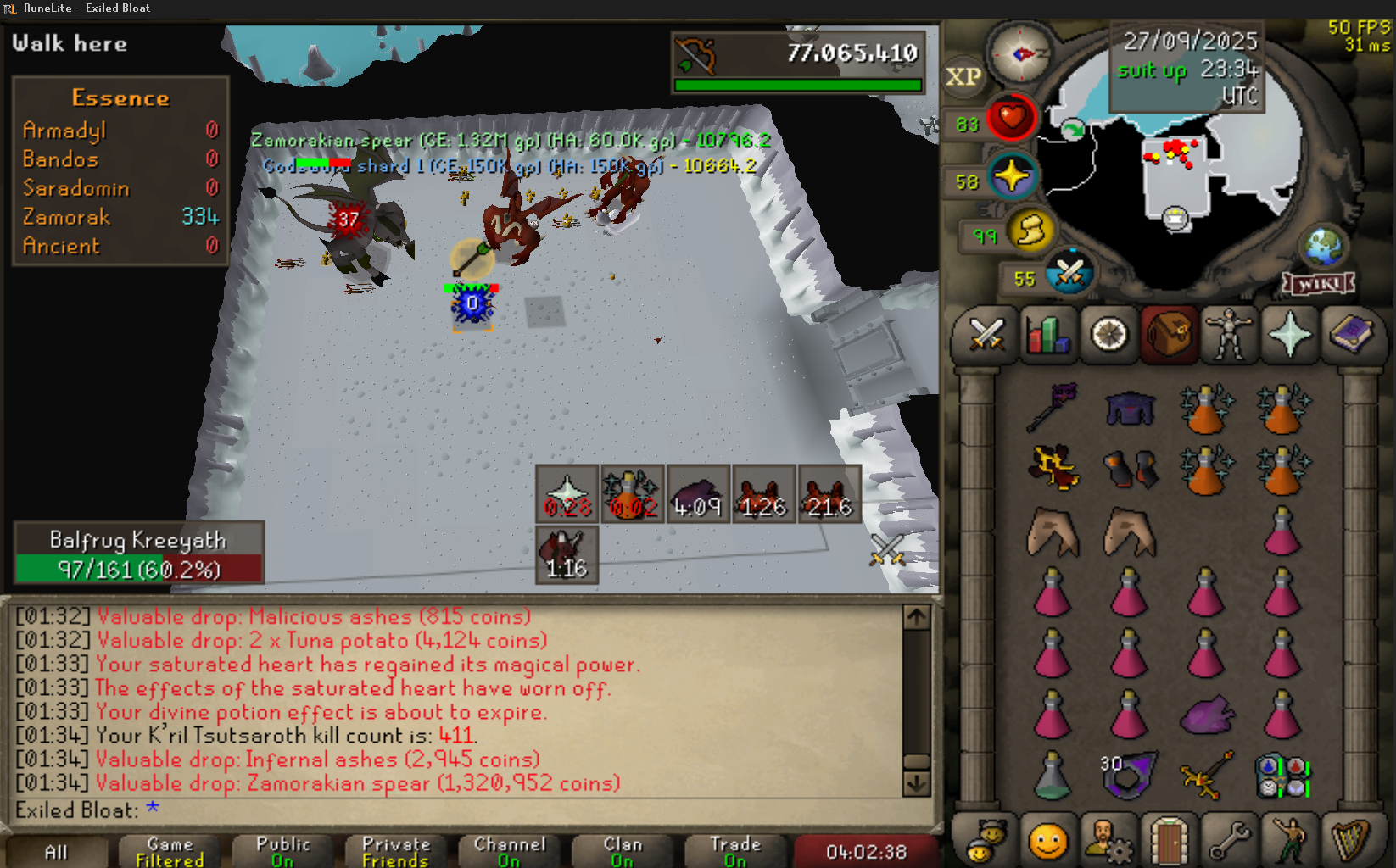The width and height of the screenshot is (1396, 868).
Task: Select the Trade chat tab
Action: click(x=735, y=852)
